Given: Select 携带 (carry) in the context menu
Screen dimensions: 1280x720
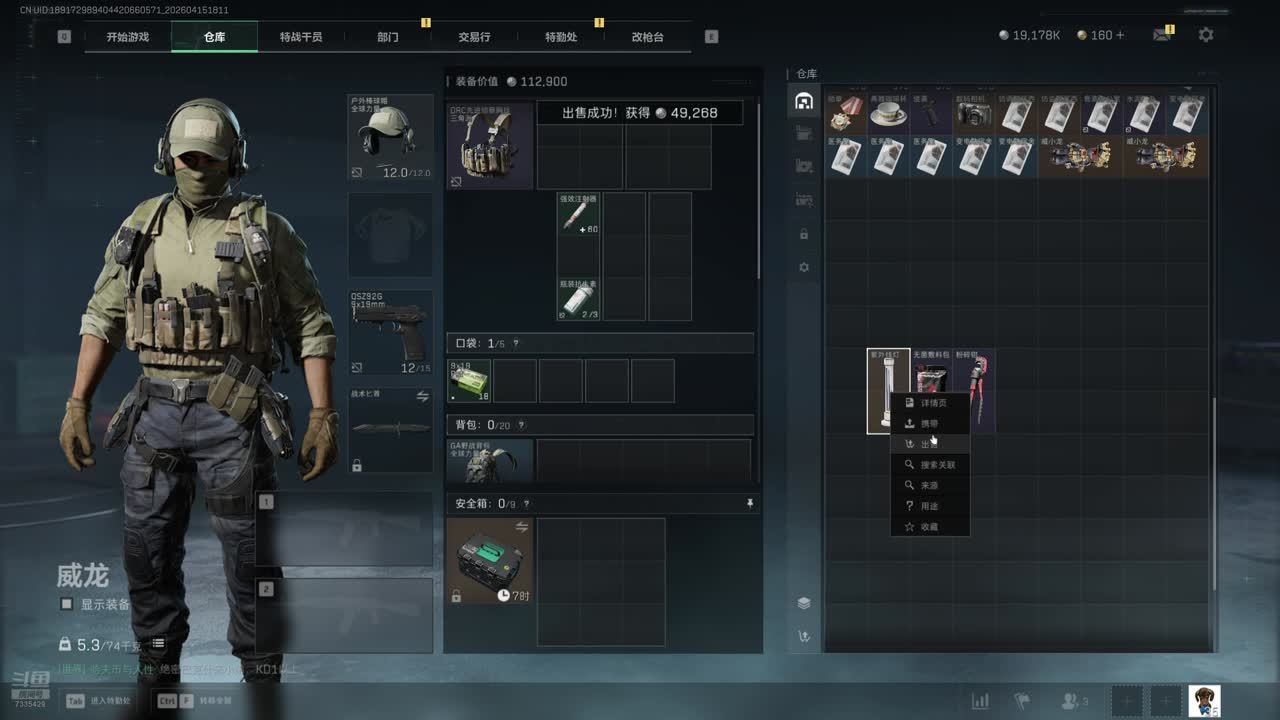Looking at the screenshot, I should coord(929,424).
